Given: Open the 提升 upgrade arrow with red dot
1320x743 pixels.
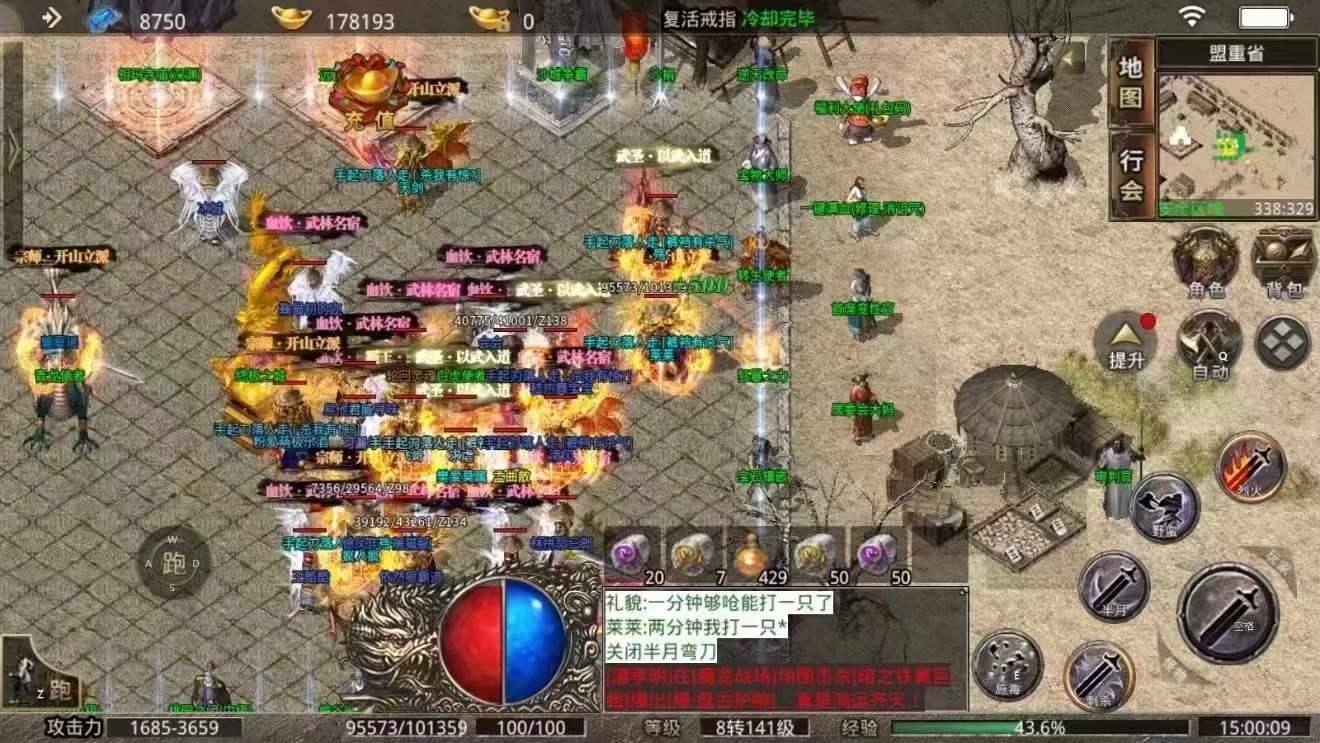Looking at the screenshot, I should click(1125, 345).
